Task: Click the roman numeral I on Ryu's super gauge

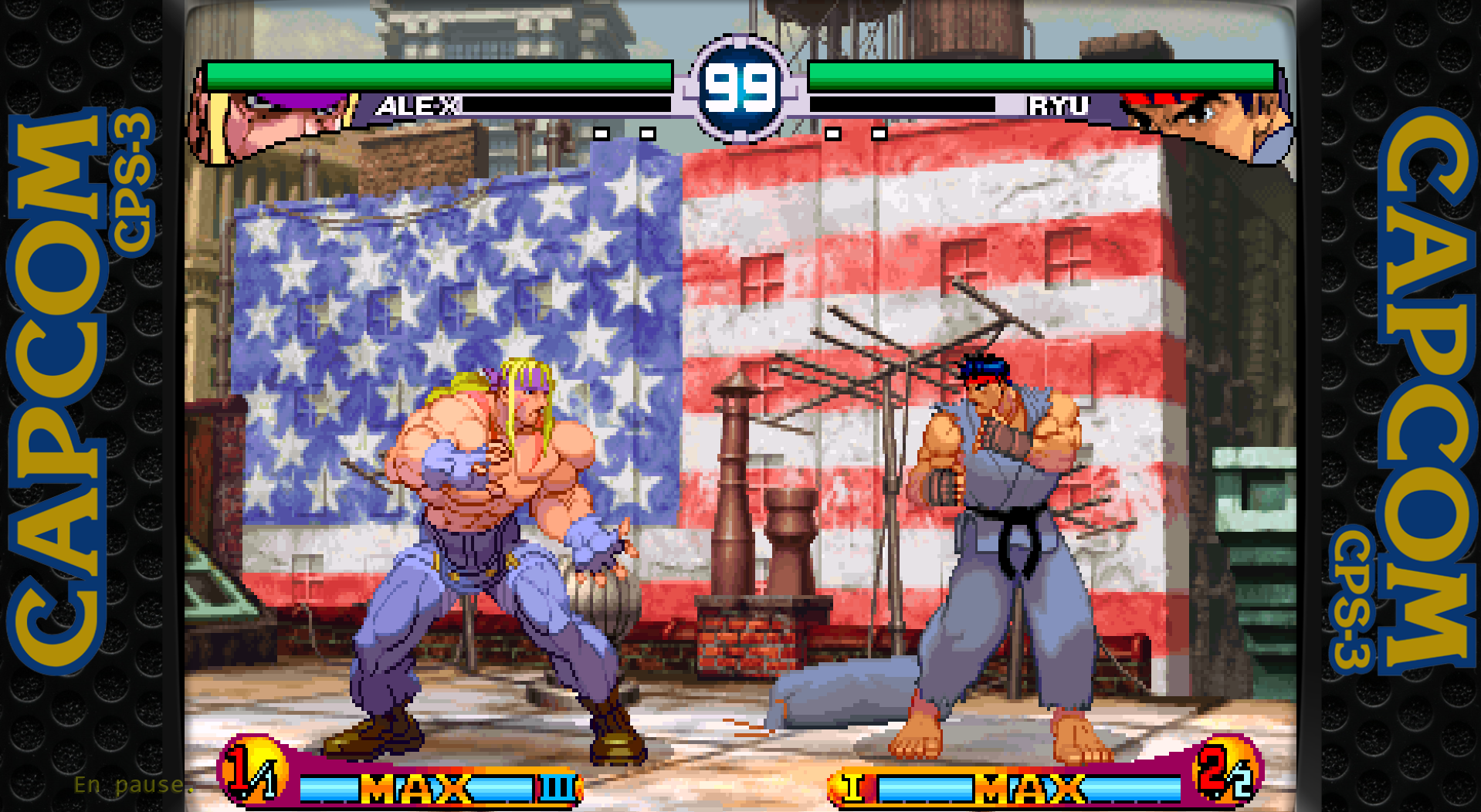Action: point(853,789)
